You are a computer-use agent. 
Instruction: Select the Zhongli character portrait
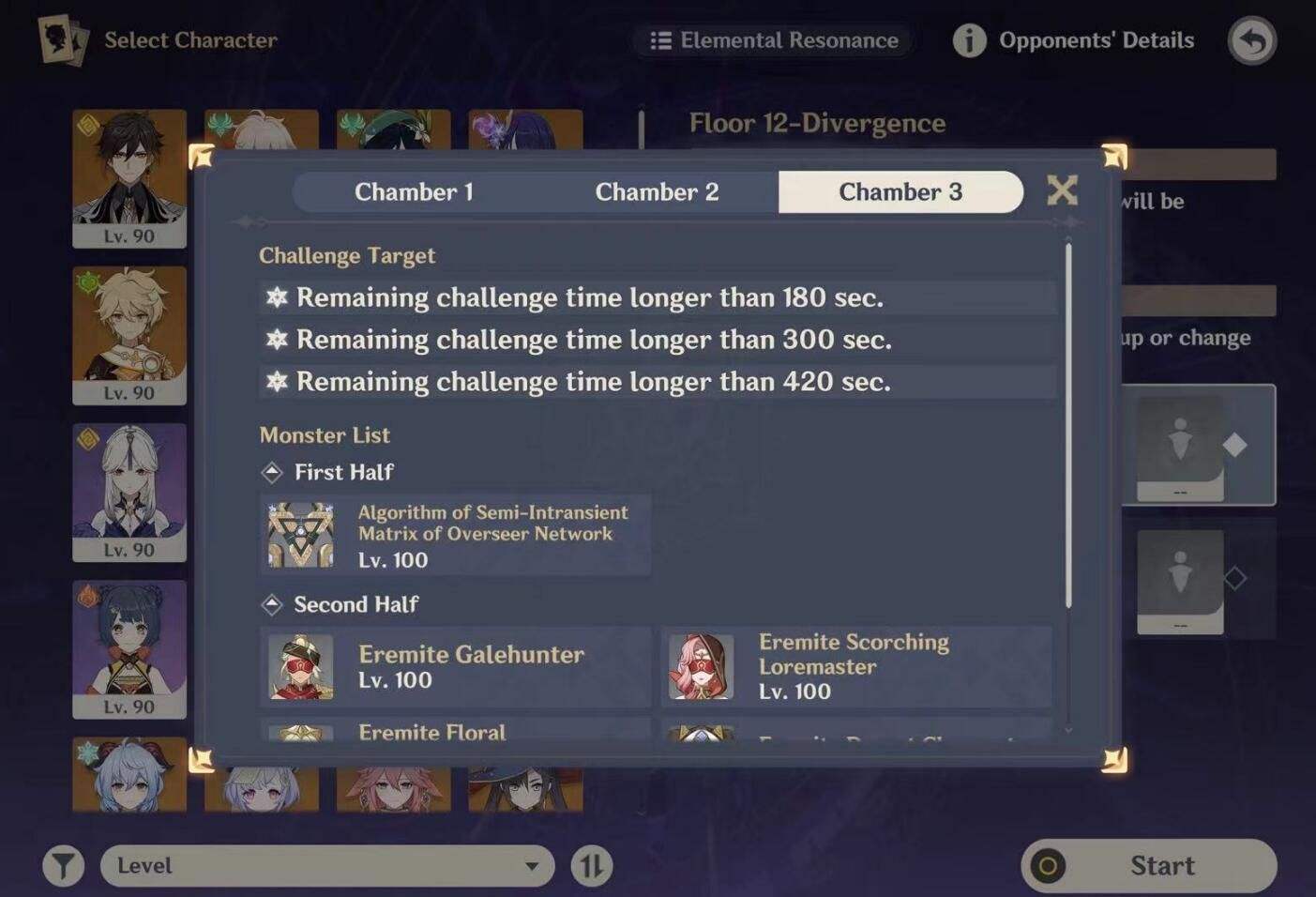pyautogui.click(x=129, y=178)
